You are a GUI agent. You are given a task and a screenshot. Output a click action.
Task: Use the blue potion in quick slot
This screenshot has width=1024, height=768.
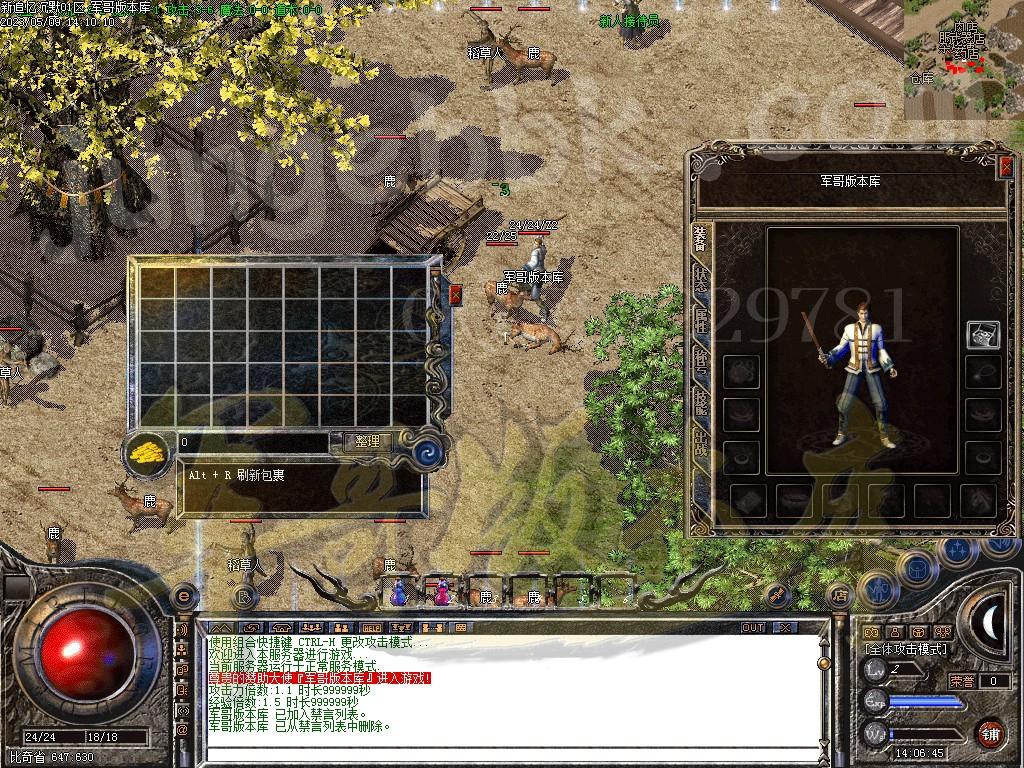(399, 593)
